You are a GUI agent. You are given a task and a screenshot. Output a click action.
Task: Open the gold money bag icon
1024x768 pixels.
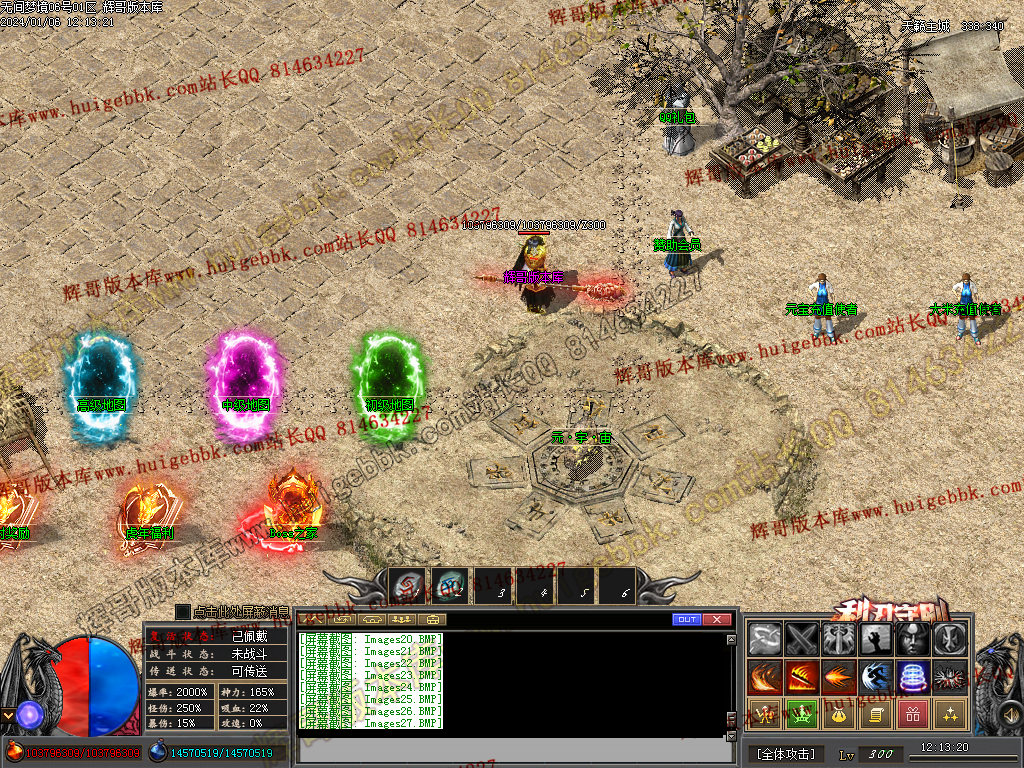[839, 714]
